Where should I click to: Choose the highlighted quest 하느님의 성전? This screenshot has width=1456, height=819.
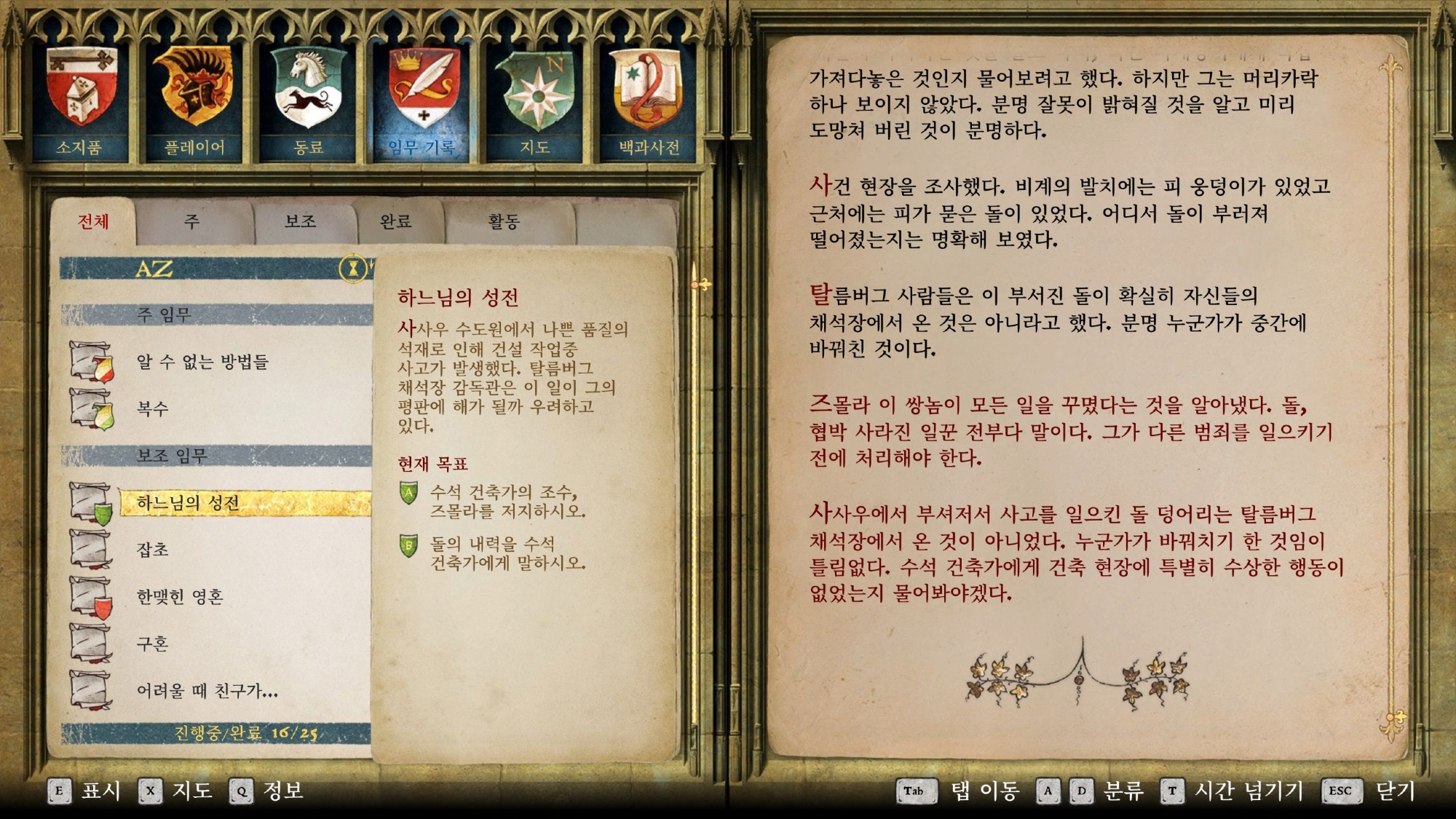[x=188, y=503]
